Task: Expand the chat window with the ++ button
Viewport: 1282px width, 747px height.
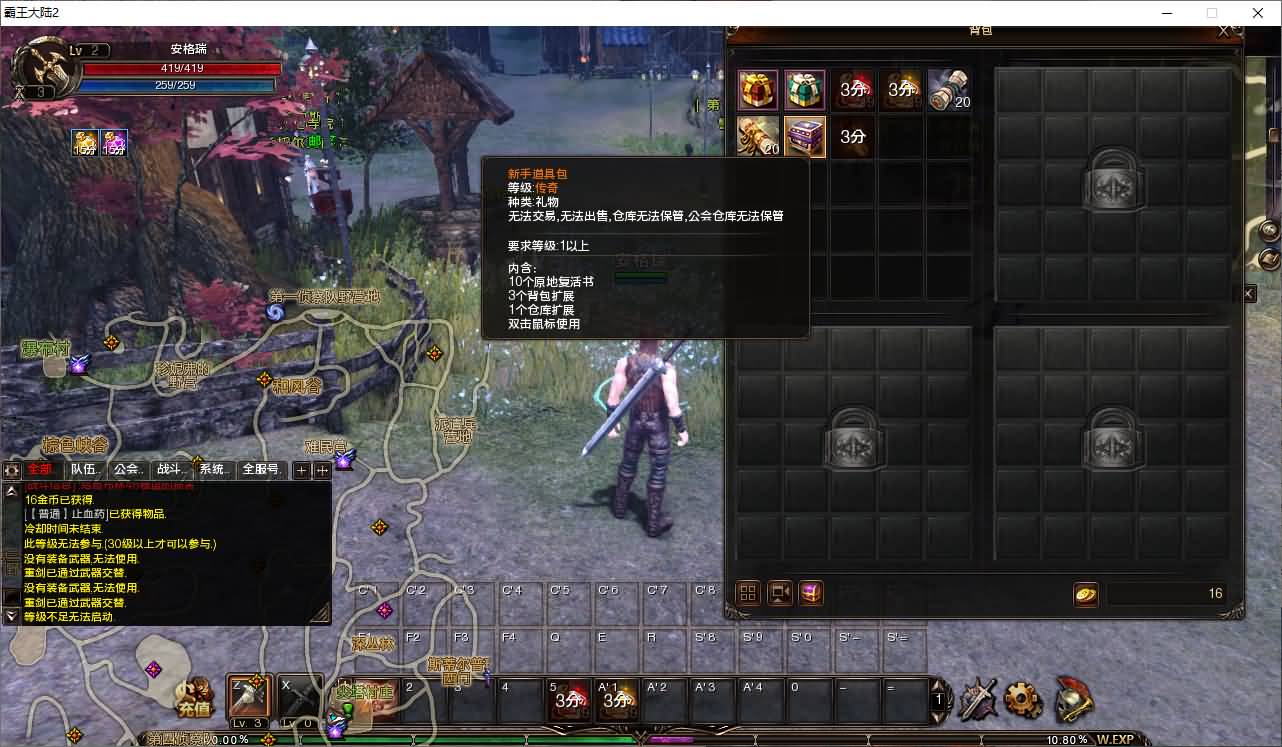Action: pyautogui.click(x=322, y=469)
